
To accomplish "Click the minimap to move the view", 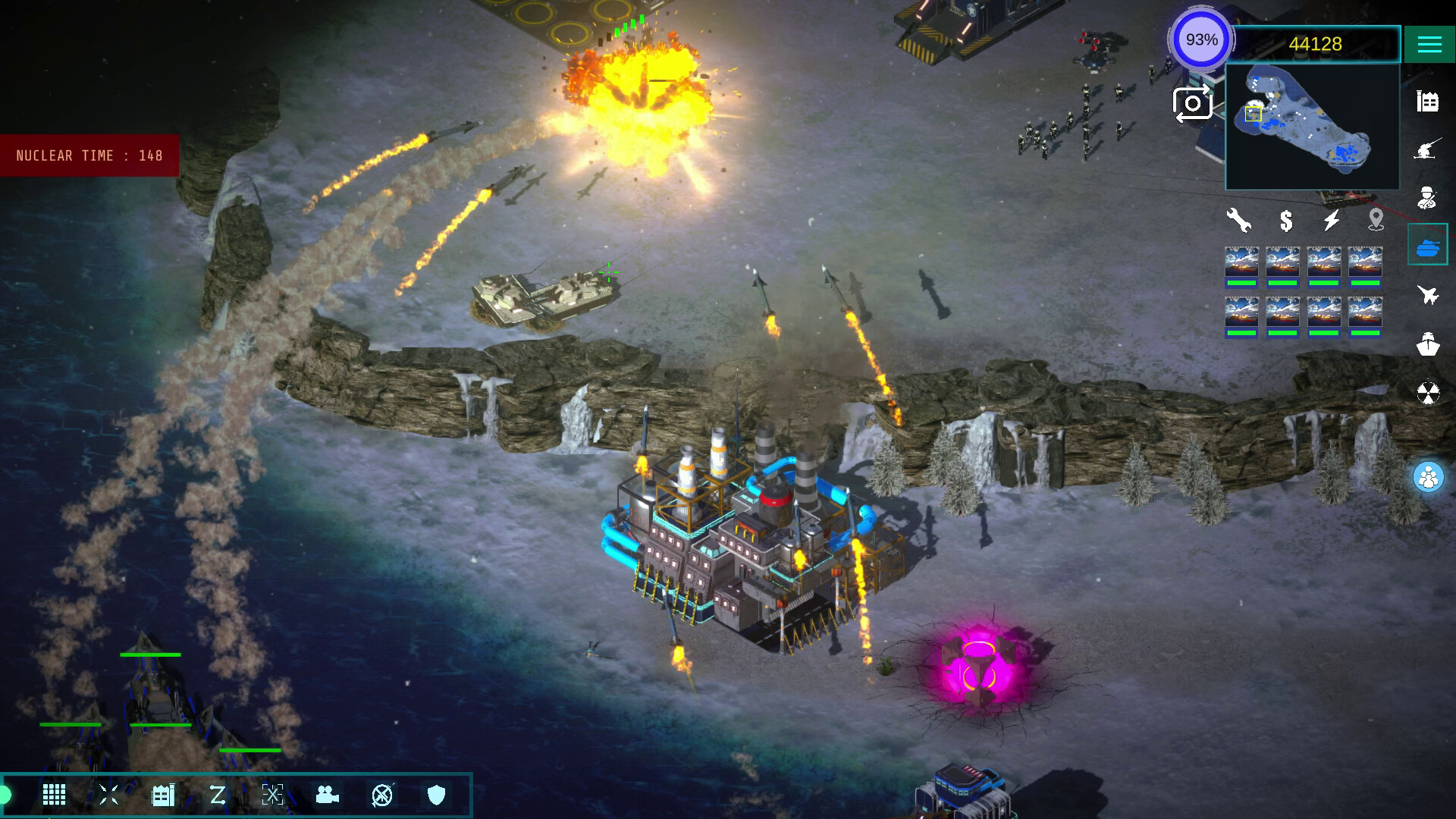I will pyautogui.click(x=1312, y=127).
